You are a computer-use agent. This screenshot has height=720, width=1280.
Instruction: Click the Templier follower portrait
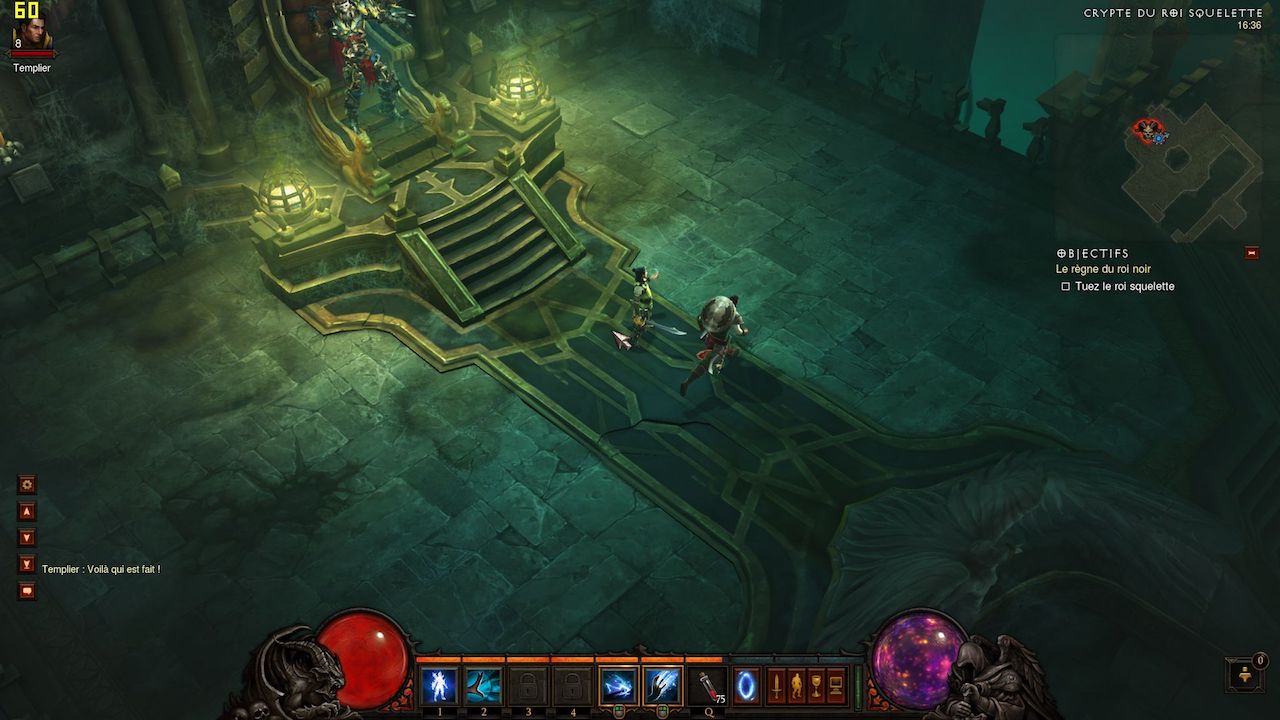click(28, 39)
